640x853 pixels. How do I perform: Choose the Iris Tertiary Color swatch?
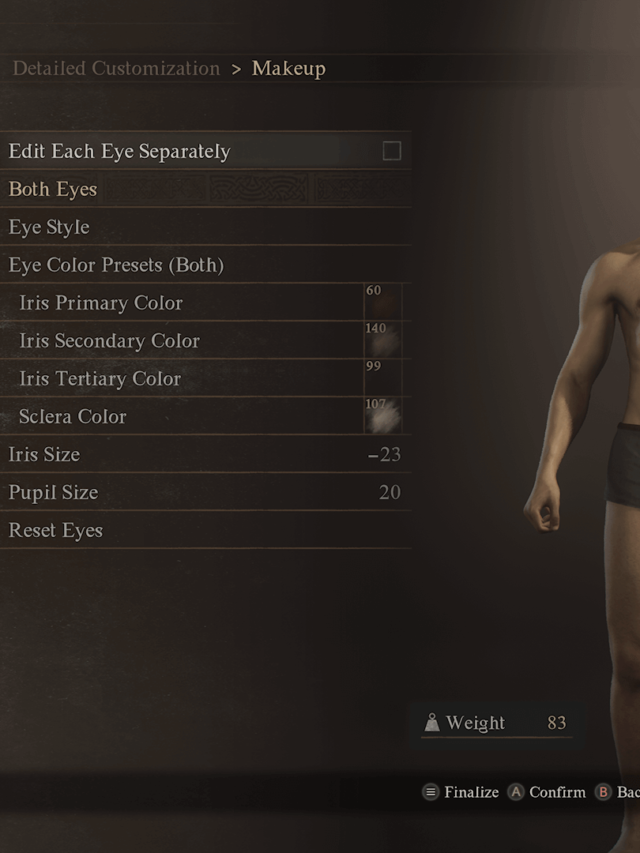coord(382,379)
